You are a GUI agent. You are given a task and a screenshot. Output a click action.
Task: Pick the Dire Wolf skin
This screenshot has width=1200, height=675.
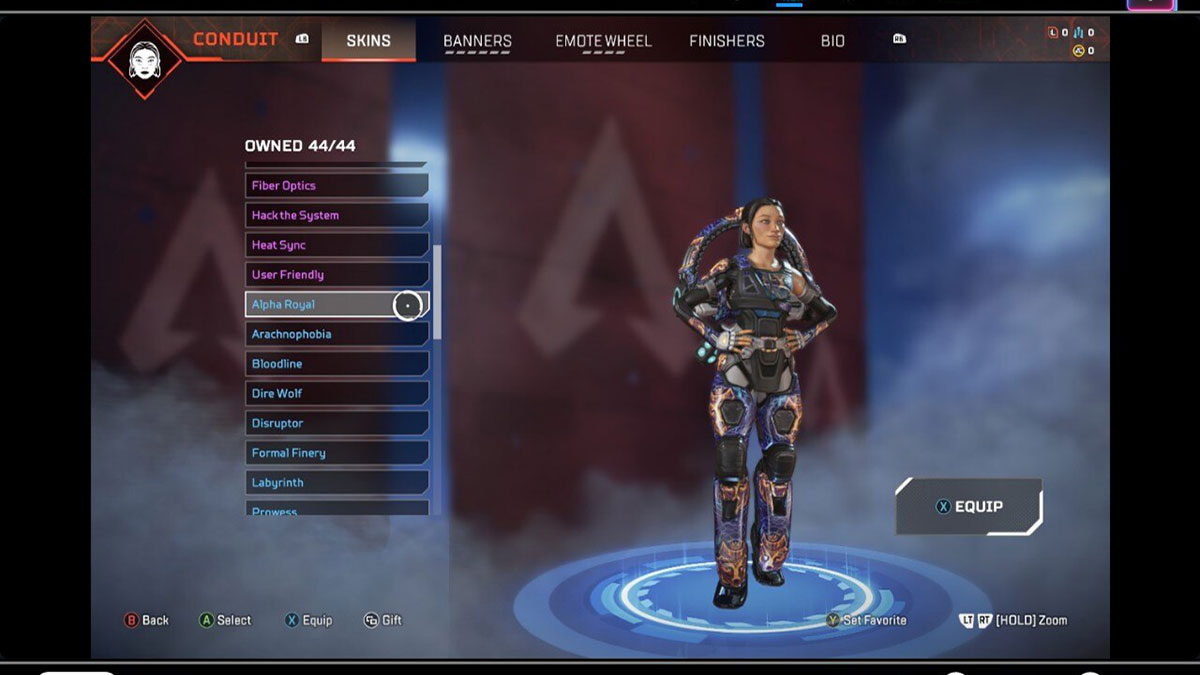point(336,394)
